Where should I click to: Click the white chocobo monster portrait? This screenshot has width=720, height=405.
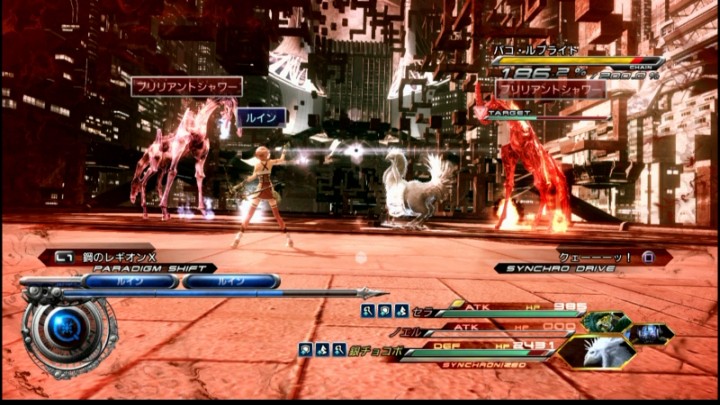[x=595, y=351]
